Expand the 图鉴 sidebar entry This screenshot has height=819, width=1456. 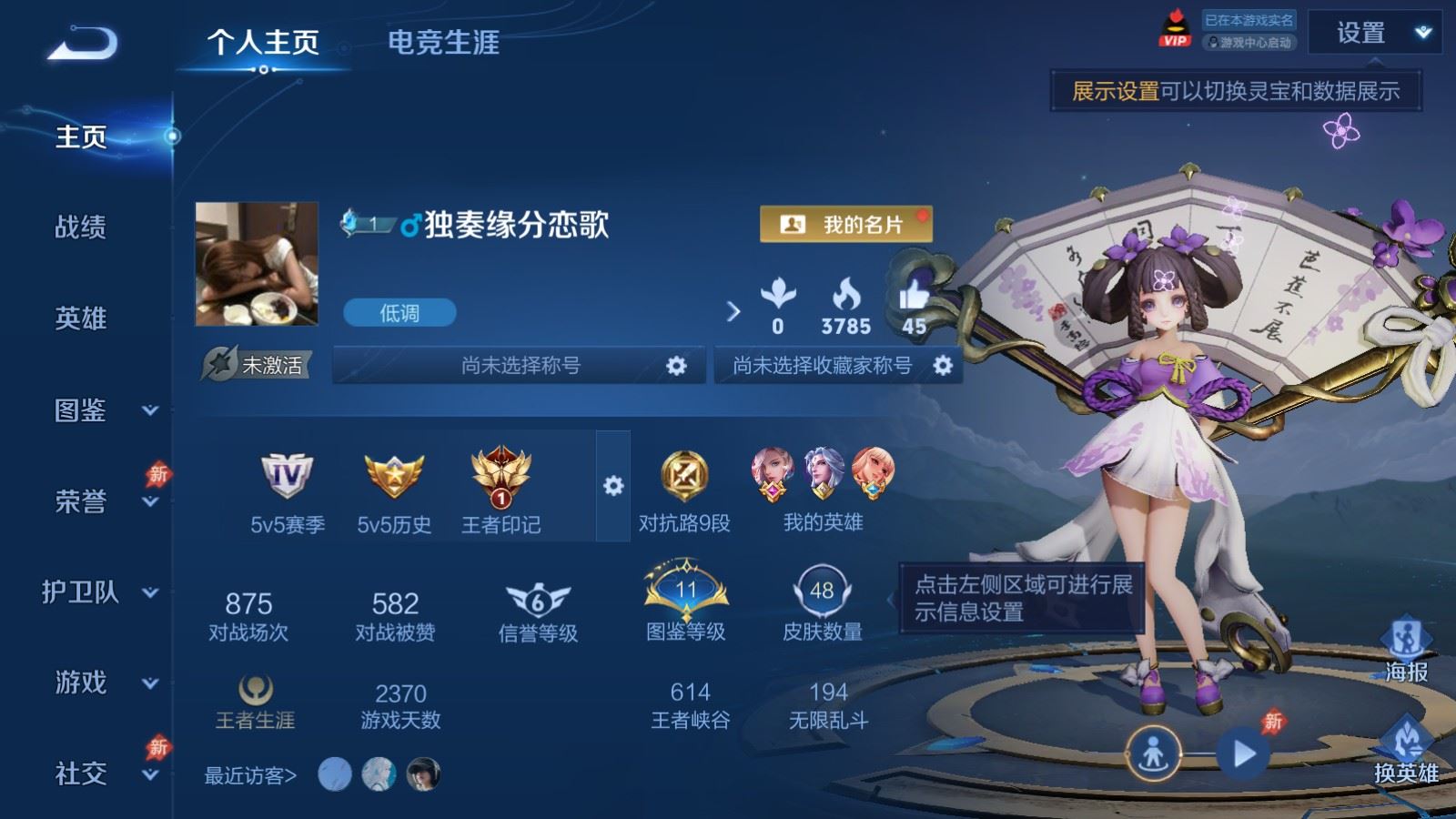[x=100, y=410]
